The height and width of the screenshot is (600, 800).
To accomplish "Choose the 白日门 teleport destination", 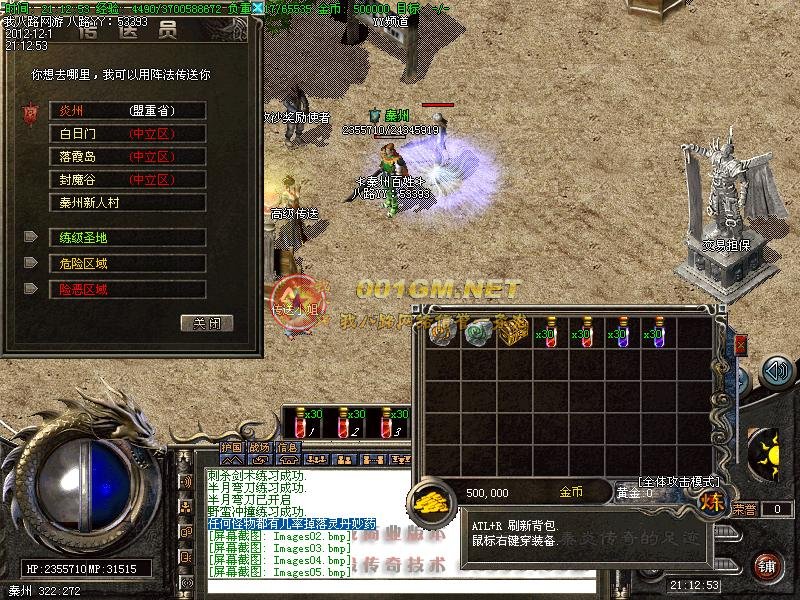I will point(128,134).
